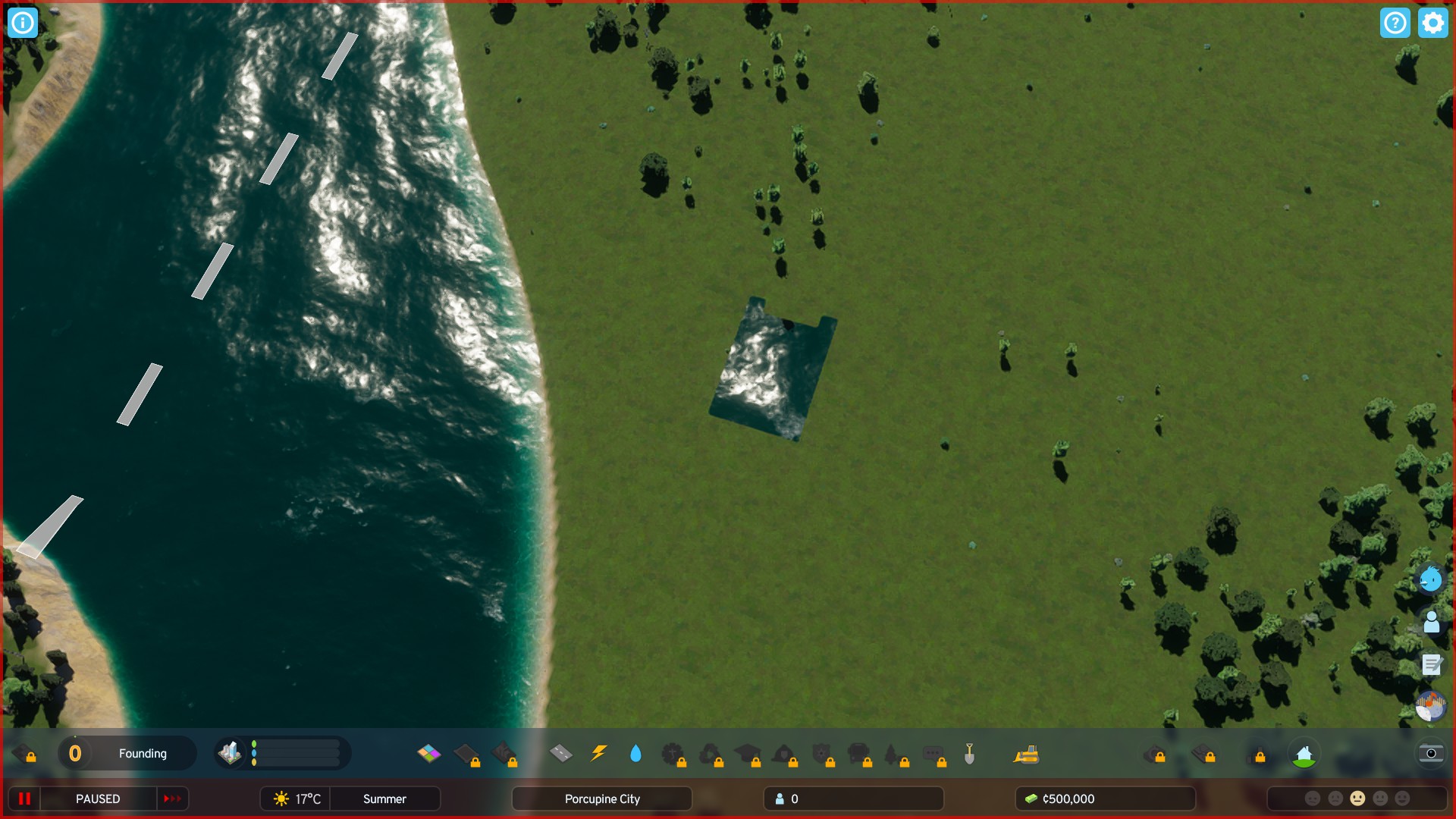Open Chirper from the right sidebar

(1430, 580)
